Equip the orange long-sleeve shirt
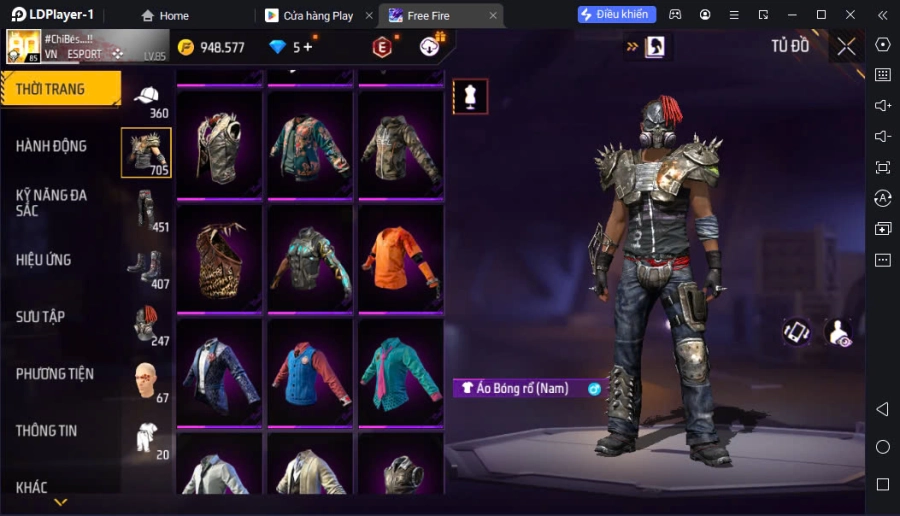900x516 pixels. [x=400, y=261]
